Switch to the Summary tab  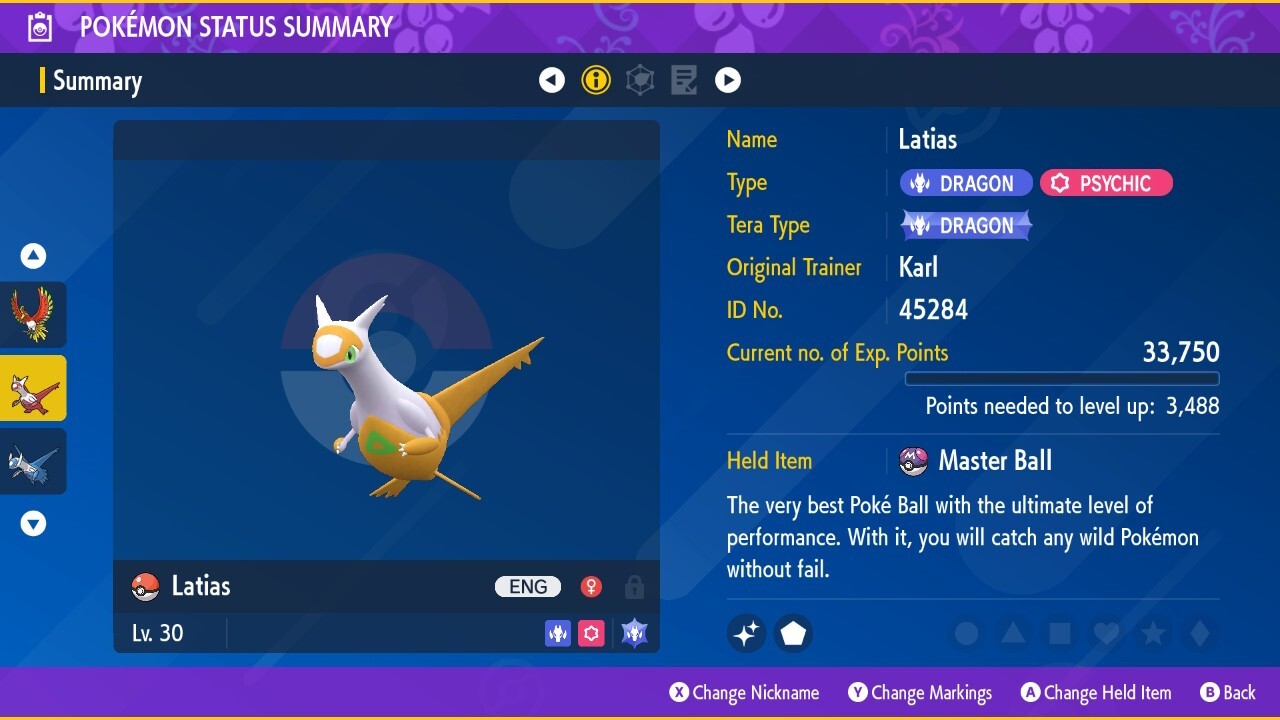(x=97, y=81)
